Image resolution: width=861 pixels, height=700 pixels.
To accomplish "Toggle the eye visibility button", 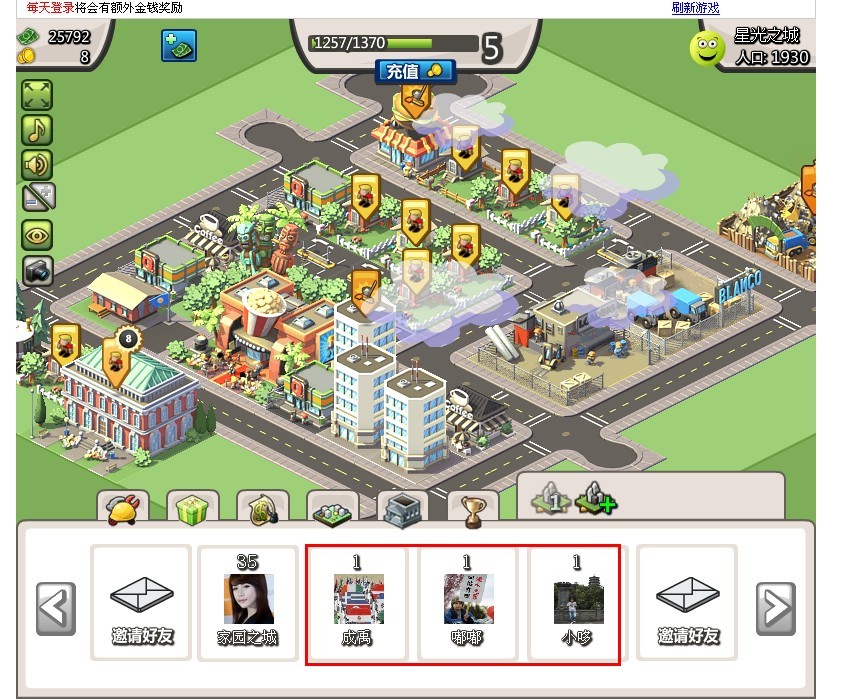I will (37, 235).
